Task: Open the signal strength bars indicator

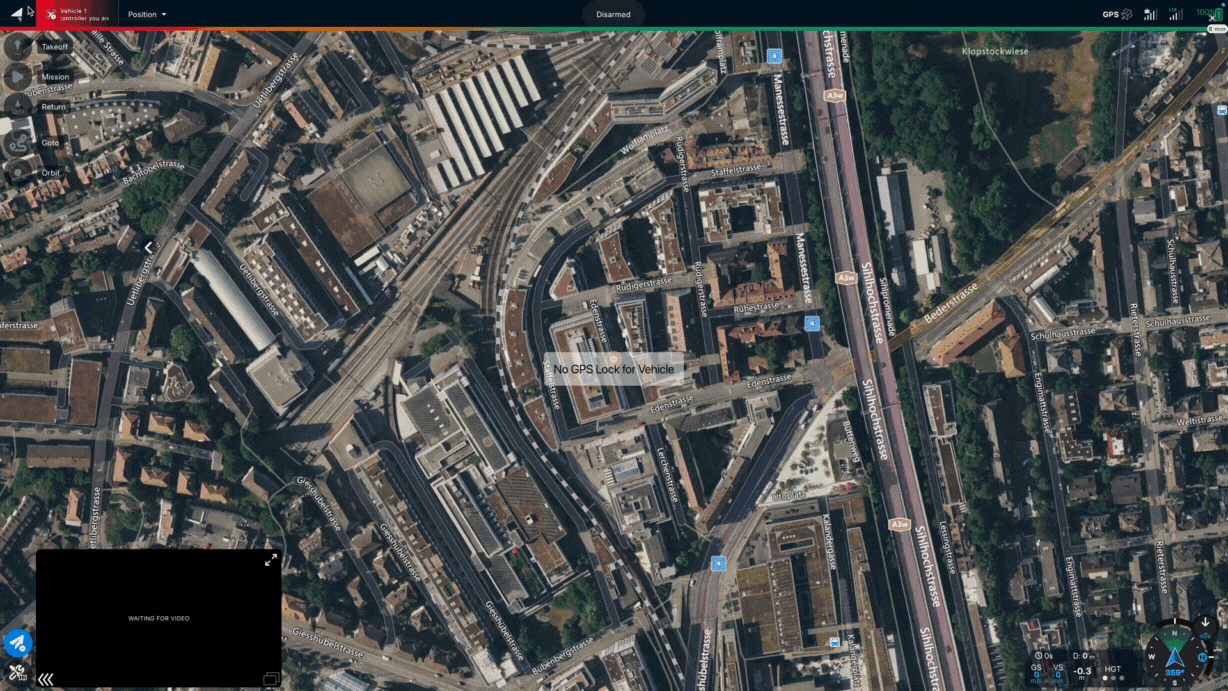Action: (x=1150, y=14)
